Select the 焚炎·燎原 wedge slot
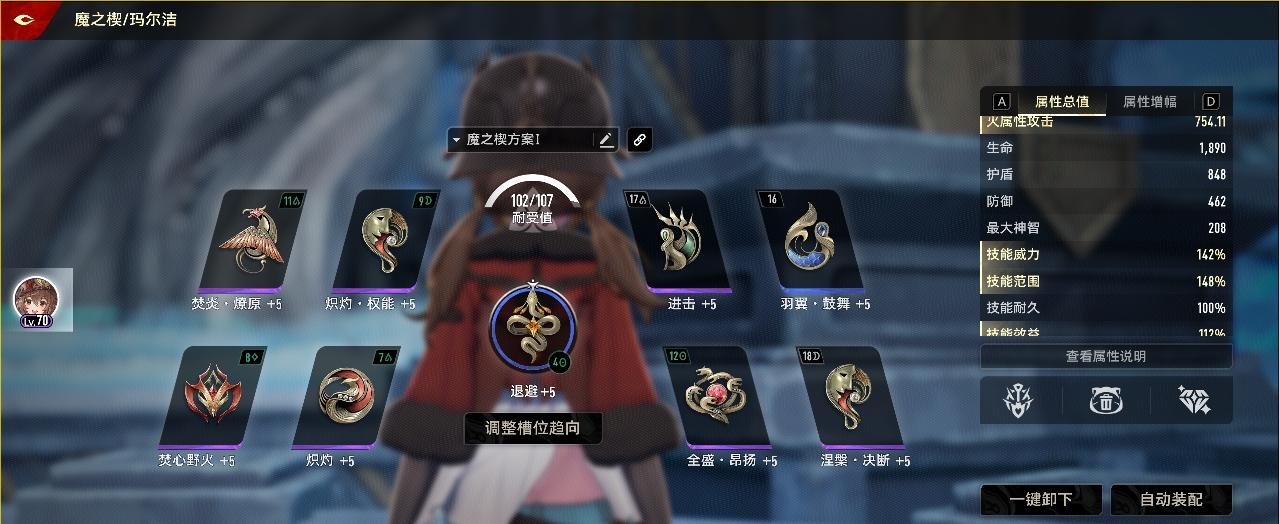Viewport: 1279px width, 524px height. pyautogui.click(x=253, y=240)
